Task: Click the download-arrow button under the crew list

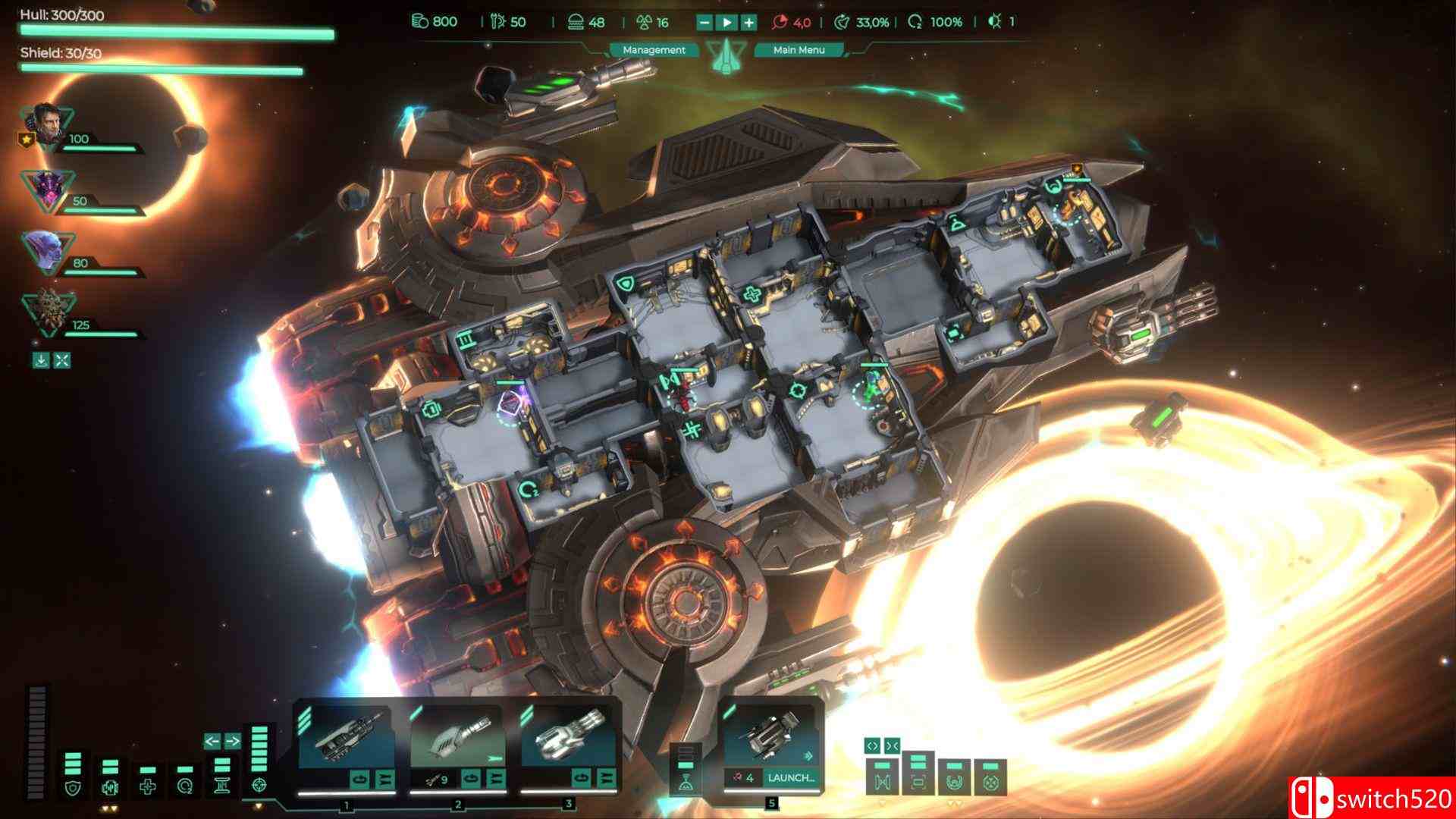Action: [x=41, y=360]
